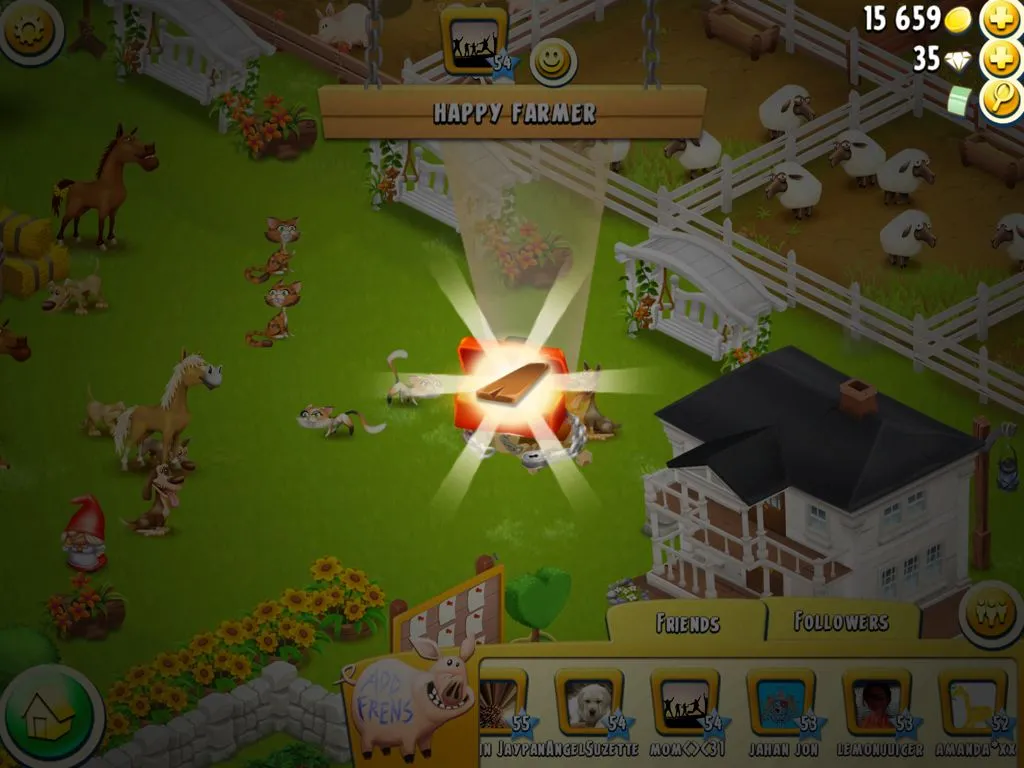Toggle the friends bar round button
The width and height of the screenshot is (1024, 768).
pos(991,614)
